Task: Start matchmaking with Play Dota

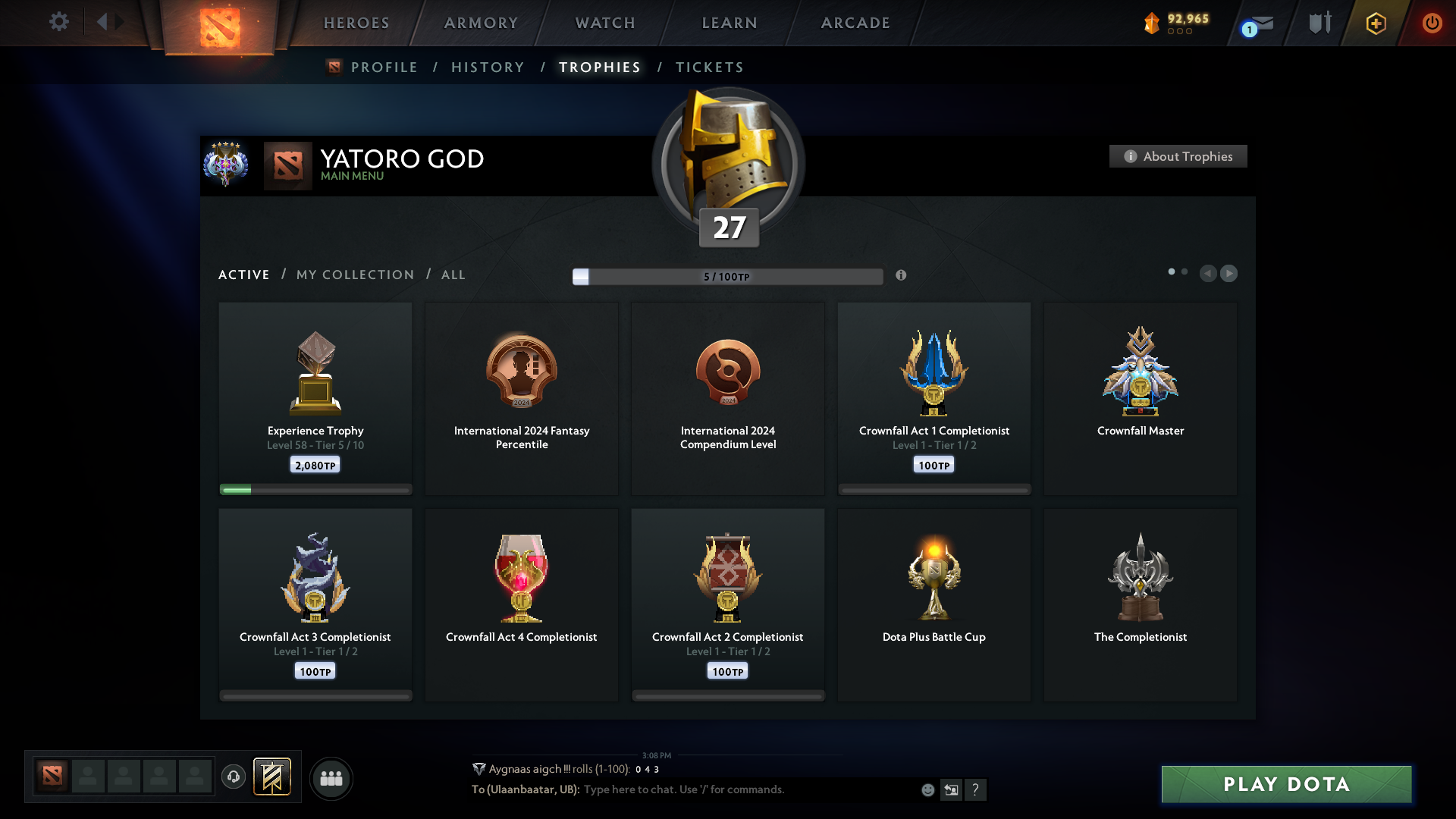Action: tap(1286, 784)
